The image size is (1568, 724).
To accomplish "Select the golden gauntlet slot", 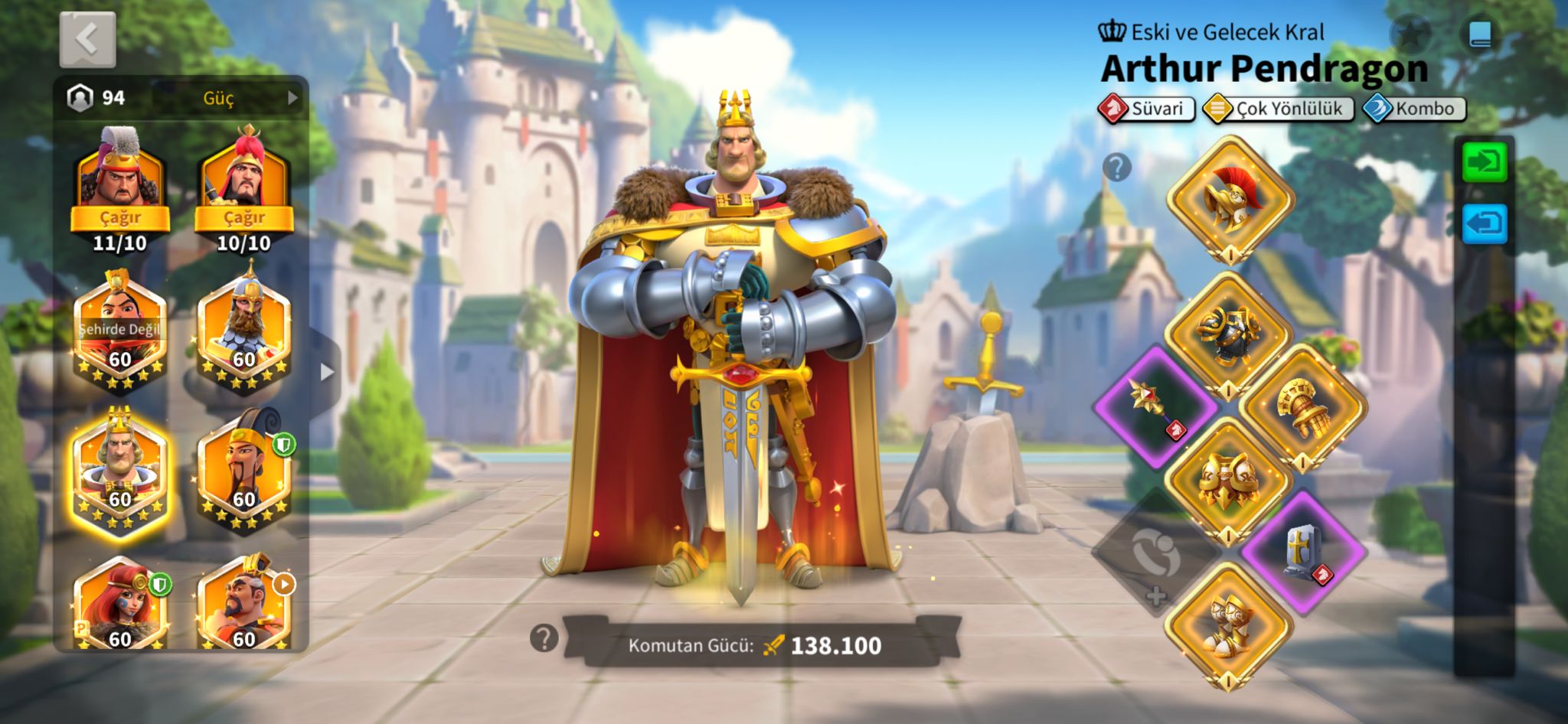I will click(1302, 406).
